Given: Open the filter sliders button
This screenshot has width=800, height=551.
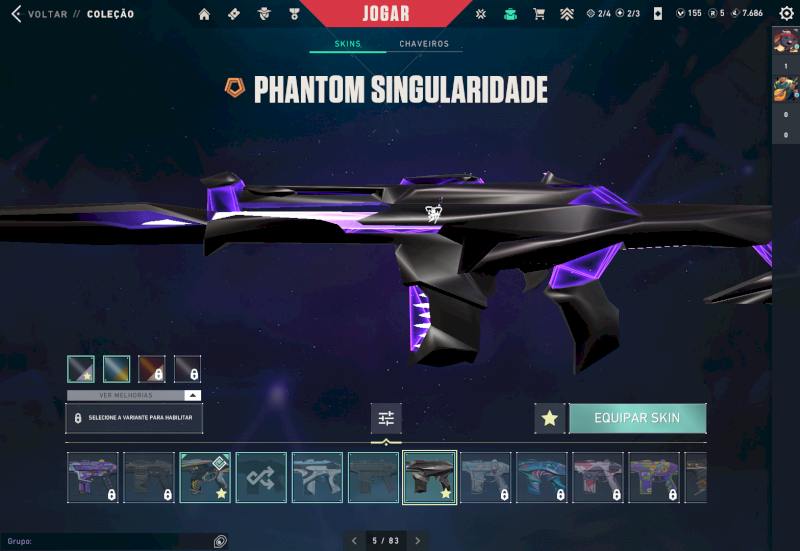Looking at the screenshot, I should point(386,418).
